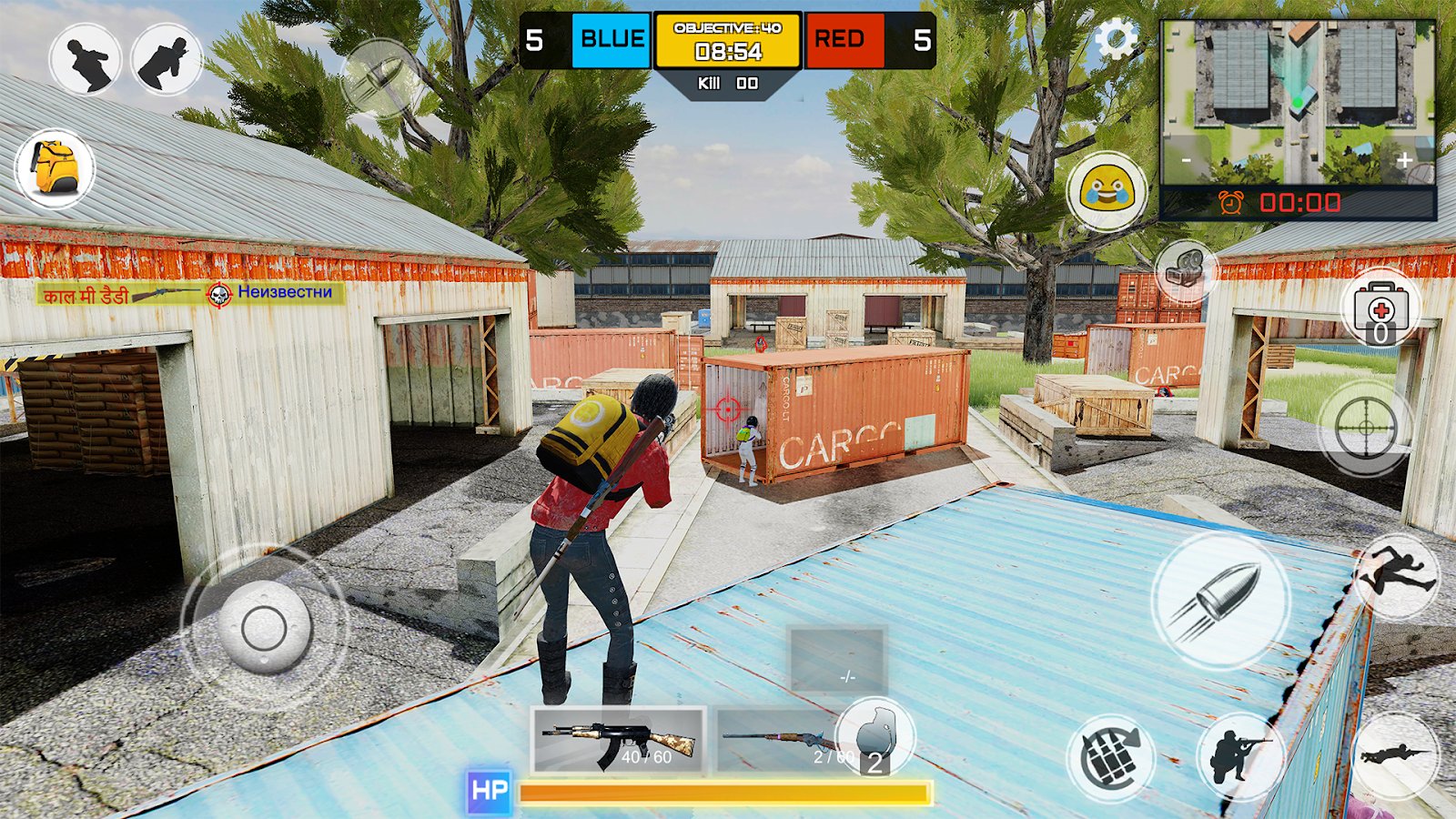Go prone with the lying soldier icon
Viewport: 1456px width, 819px height.
pyautogui.click(x=1394, y=754)
